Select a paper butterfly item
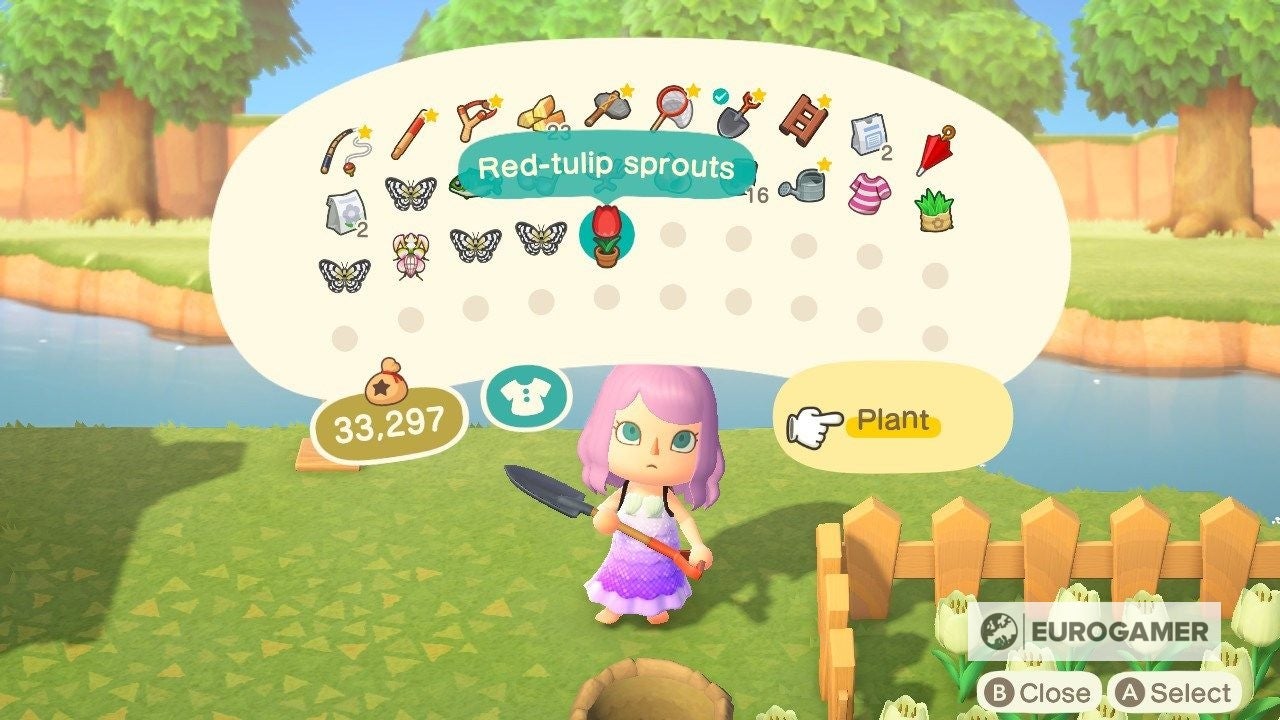The width and height of the screenshot is (1280, 720). click(x=477, y=245)
